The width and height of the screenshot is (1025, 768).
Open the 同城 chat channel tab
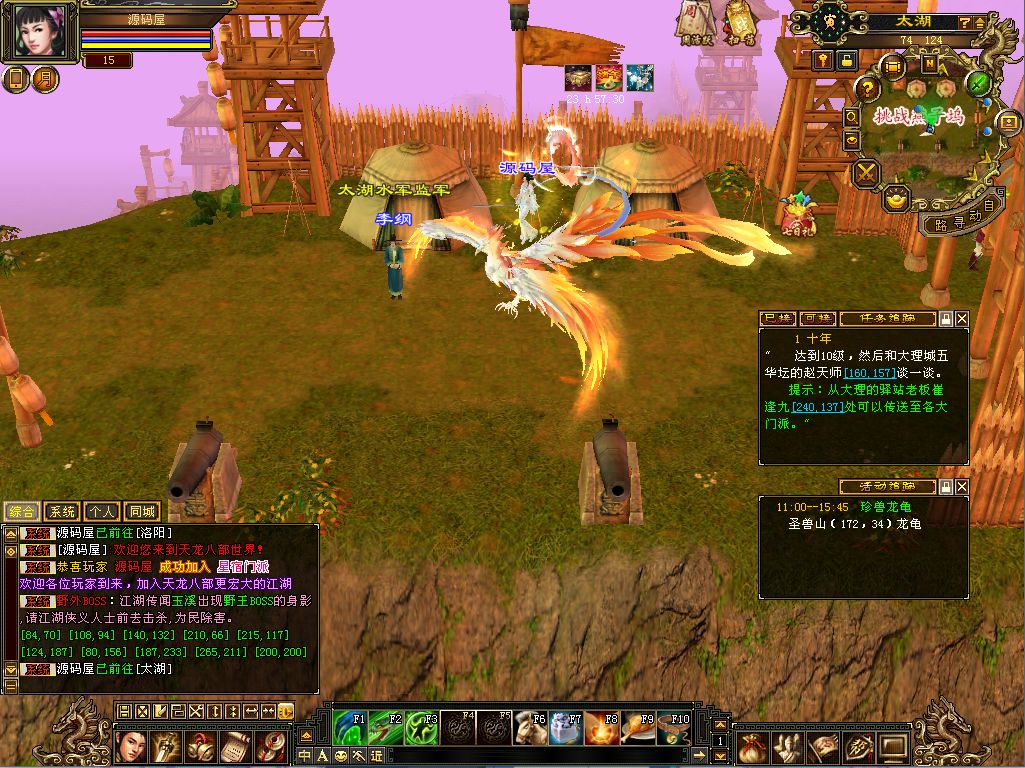click(x=143, y=511)
